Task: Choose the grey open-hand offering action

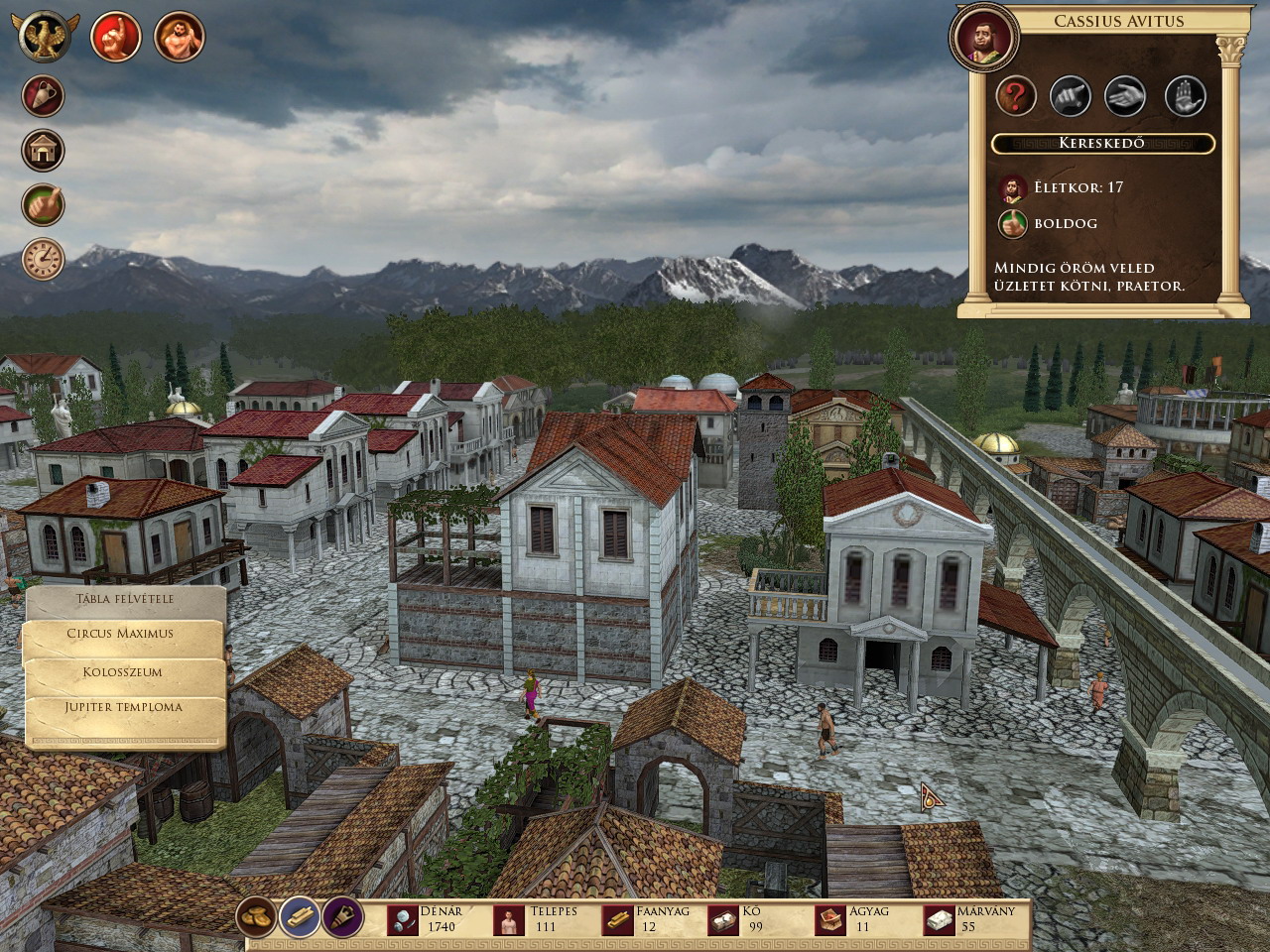Action: pos(1126,97)
